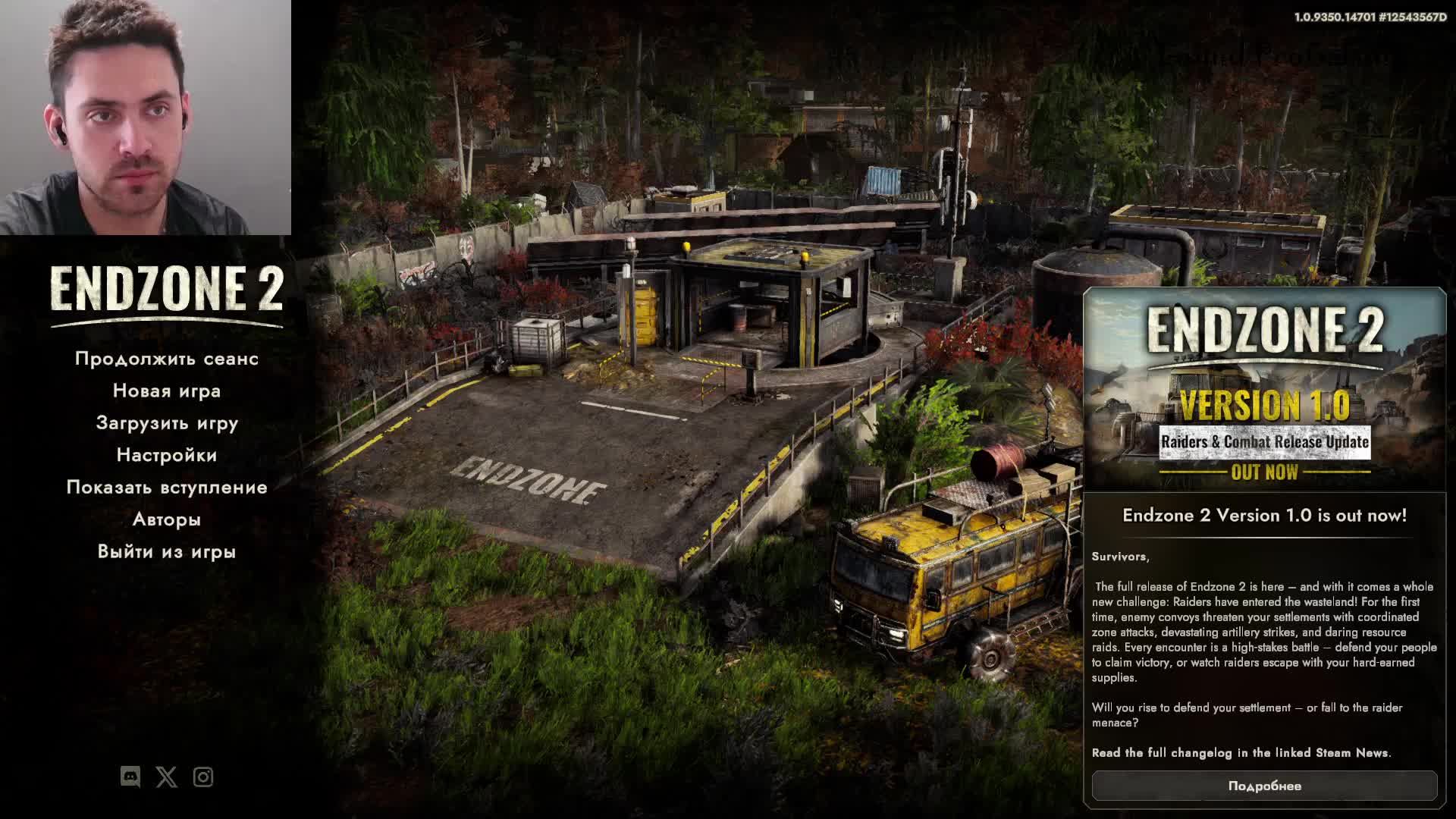Open the Discord icon link
The height and width of the screenshot is (819, 1456).
coord(130,777)
